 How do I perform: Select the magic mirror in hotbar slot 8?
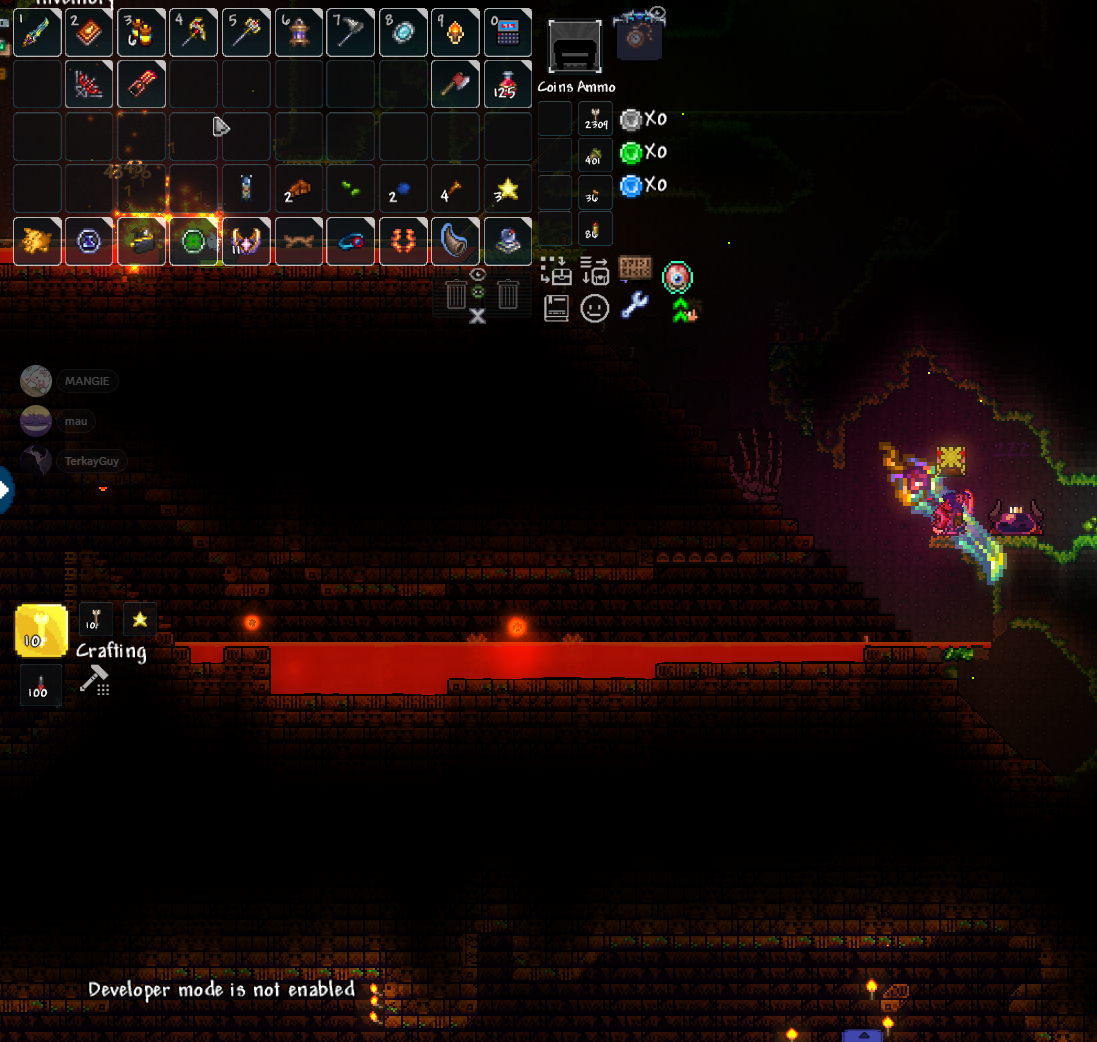click(403, 33)
